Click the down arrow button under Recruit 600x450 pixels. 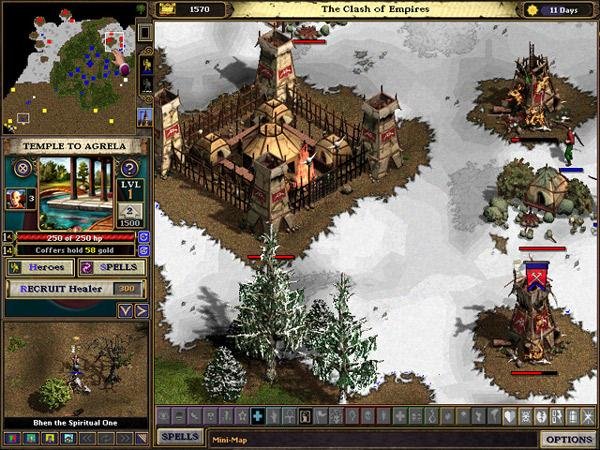[x=126, y=311]
